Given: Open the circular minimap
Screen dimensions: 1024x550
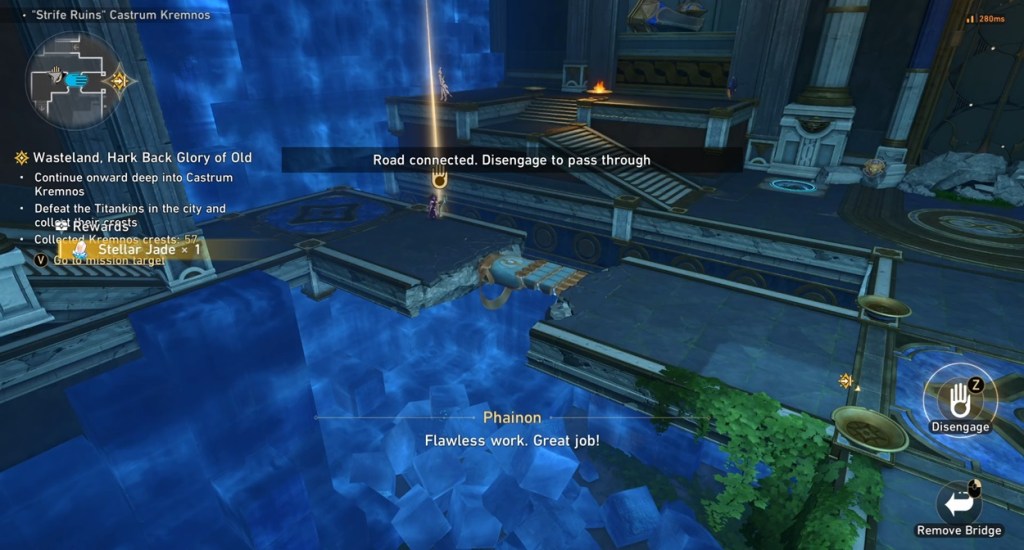Looking at the screenshot, I should [74, 81].
